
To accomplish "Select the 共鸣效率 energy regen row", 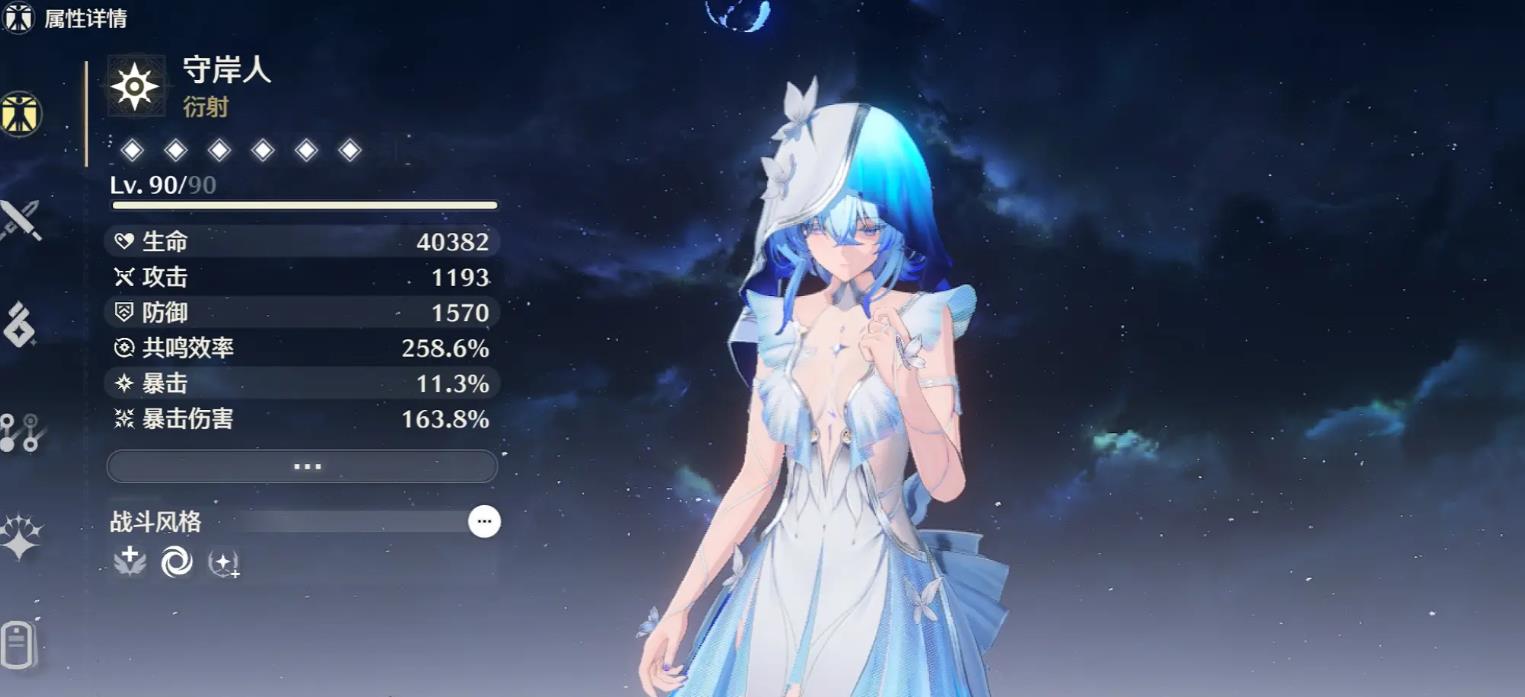I will tap(302, 348).
